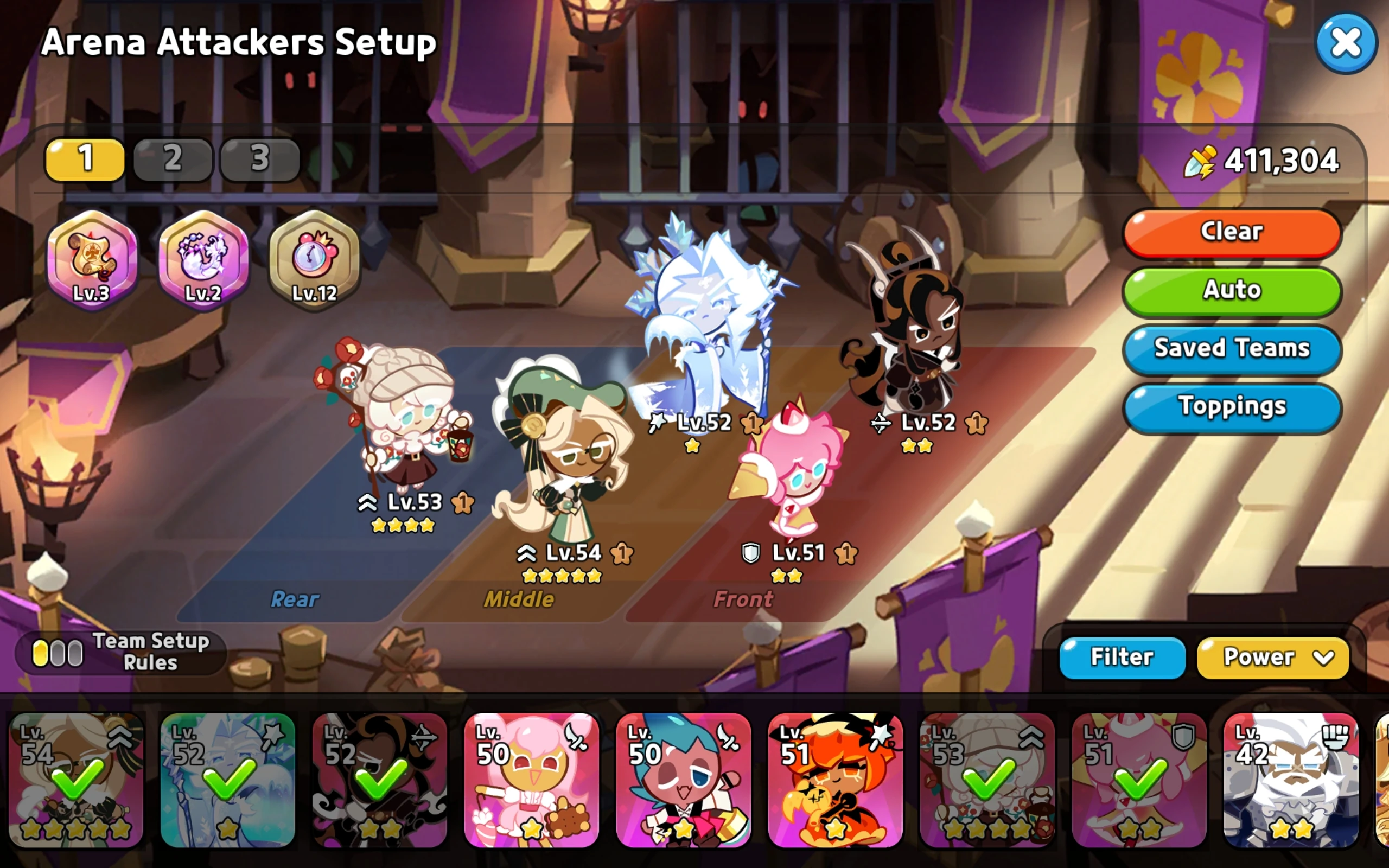Switch to team preset tab 3
1389x868 pixels.
coord(259,161)
